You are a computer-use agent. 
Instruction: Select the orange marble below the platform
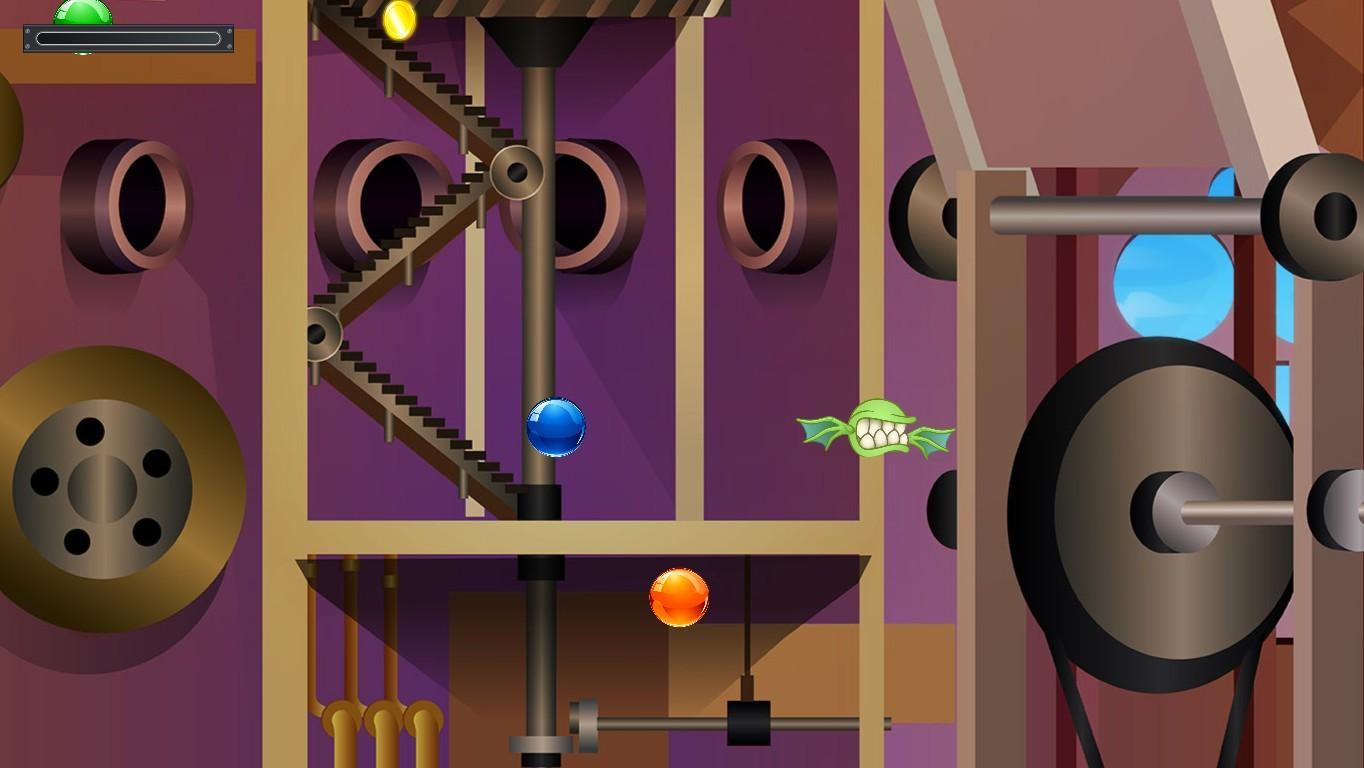(678, 597)
